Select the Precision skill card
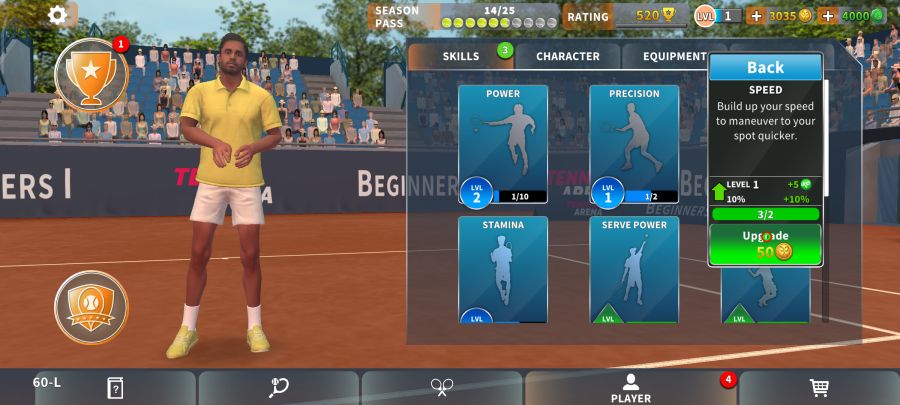The width and height of the screenshot is (900, 405). point(634,144)
